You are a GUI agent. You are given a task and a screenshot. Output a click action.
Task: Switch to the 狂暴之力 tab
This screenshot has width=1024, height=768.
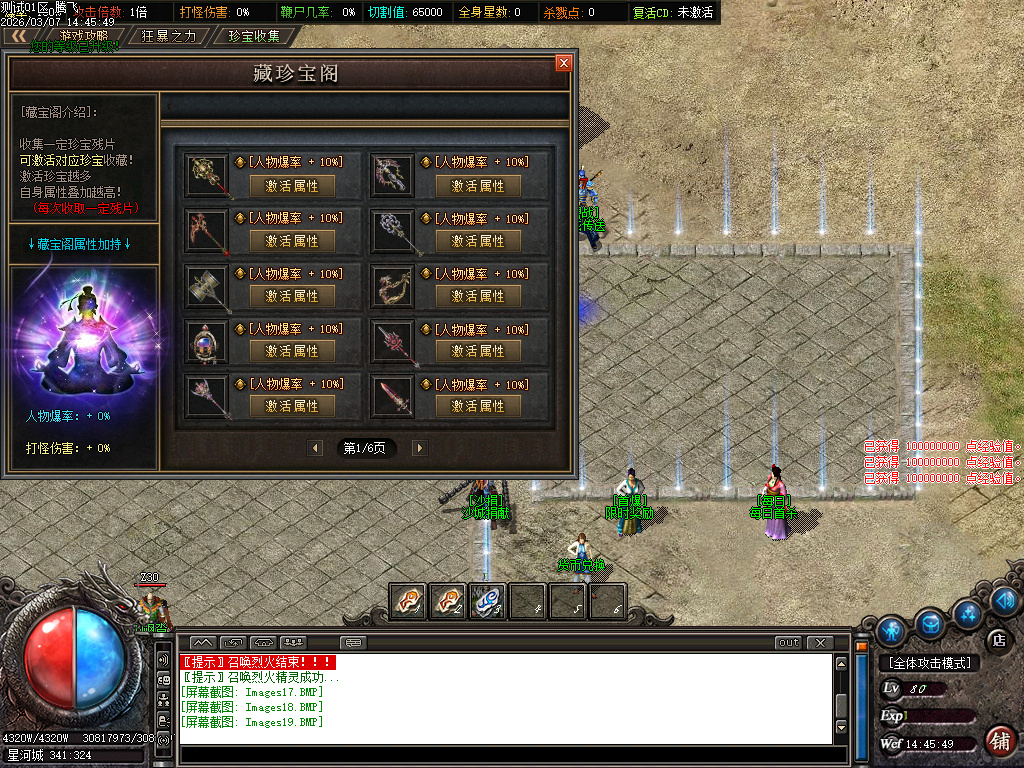coord(168,36)
